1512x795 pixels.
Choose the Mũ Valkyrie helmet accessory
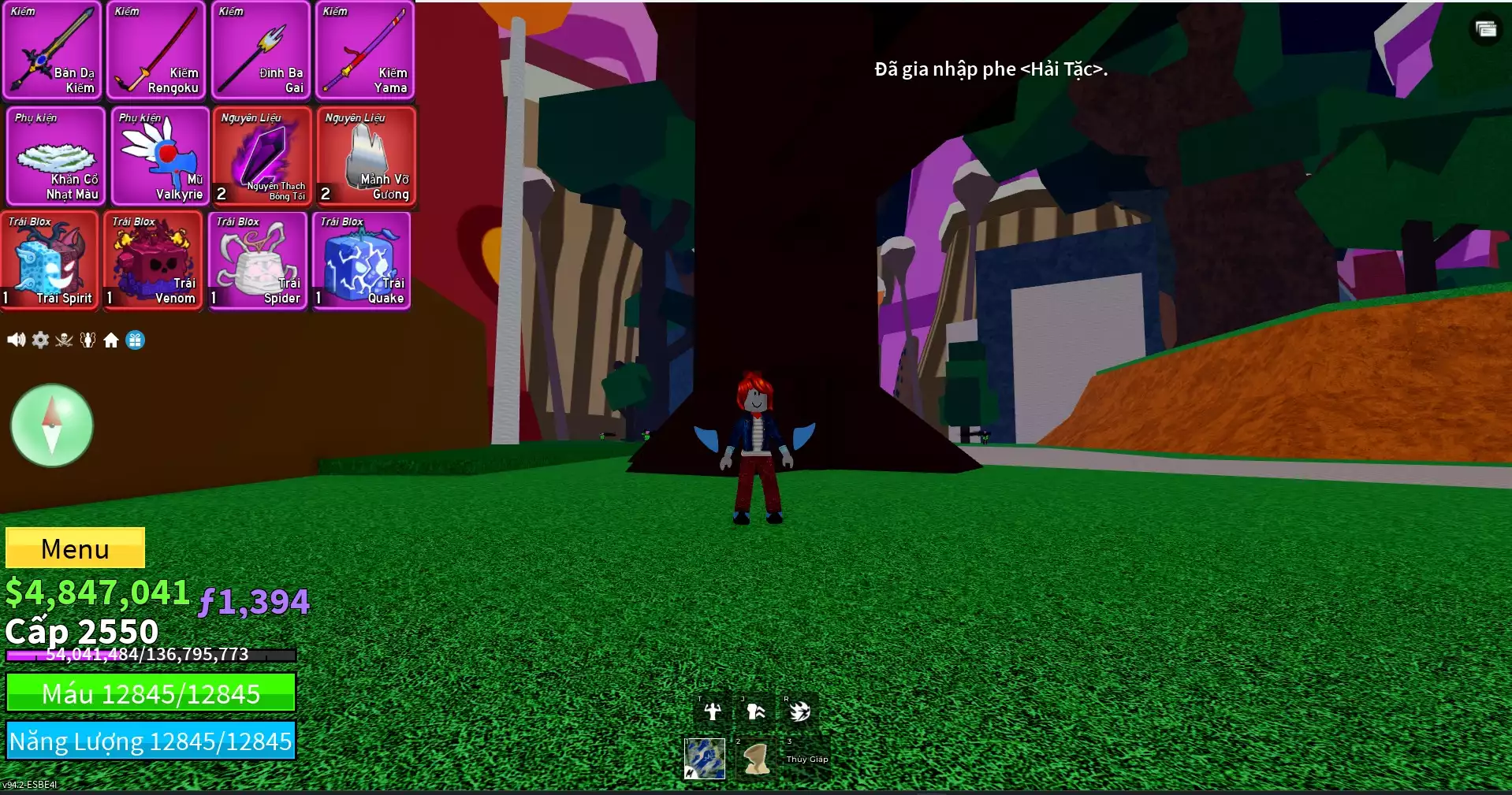point(159,157)
